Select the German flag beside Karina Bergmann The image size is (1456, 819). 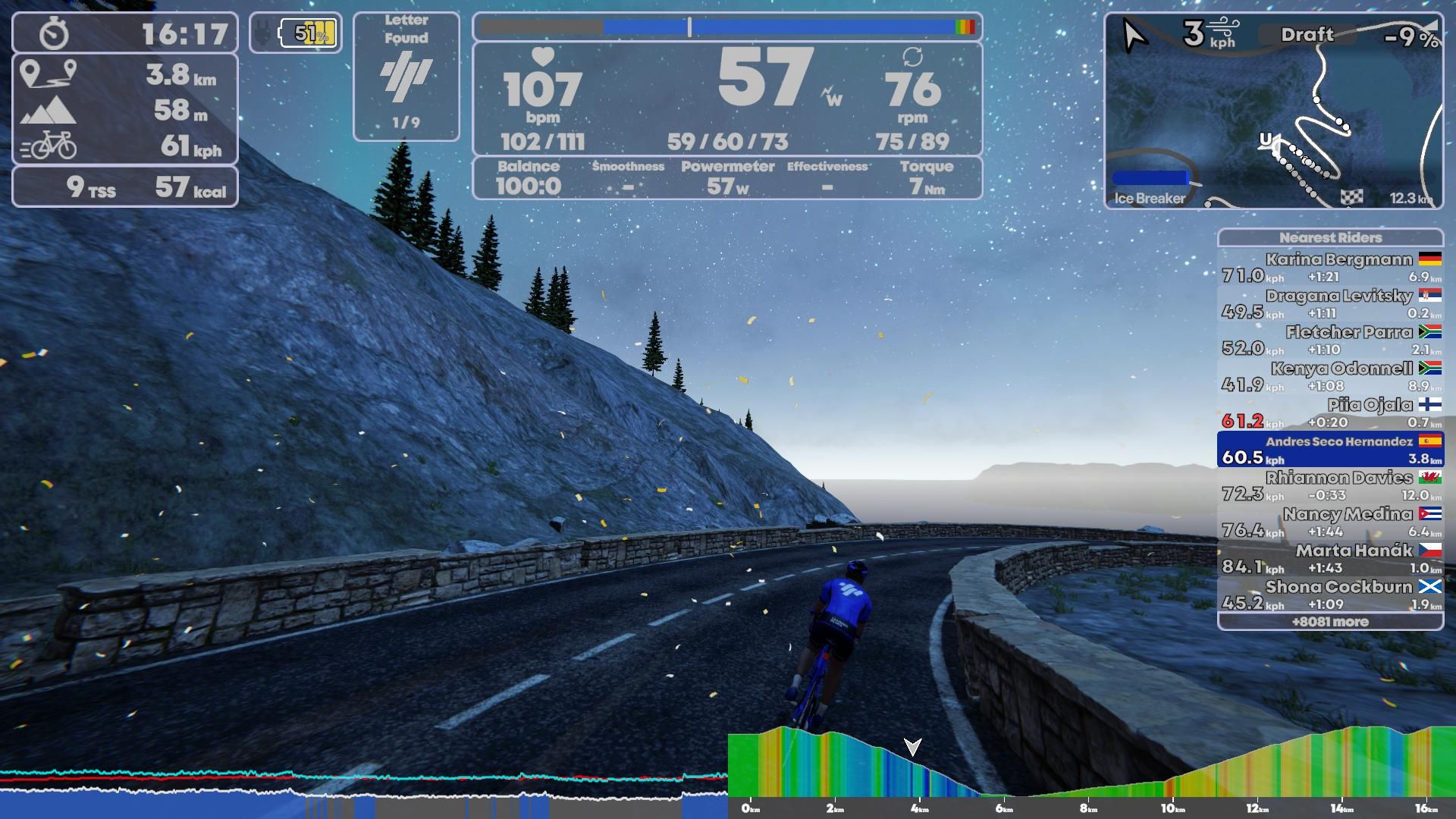point(1429,259)
